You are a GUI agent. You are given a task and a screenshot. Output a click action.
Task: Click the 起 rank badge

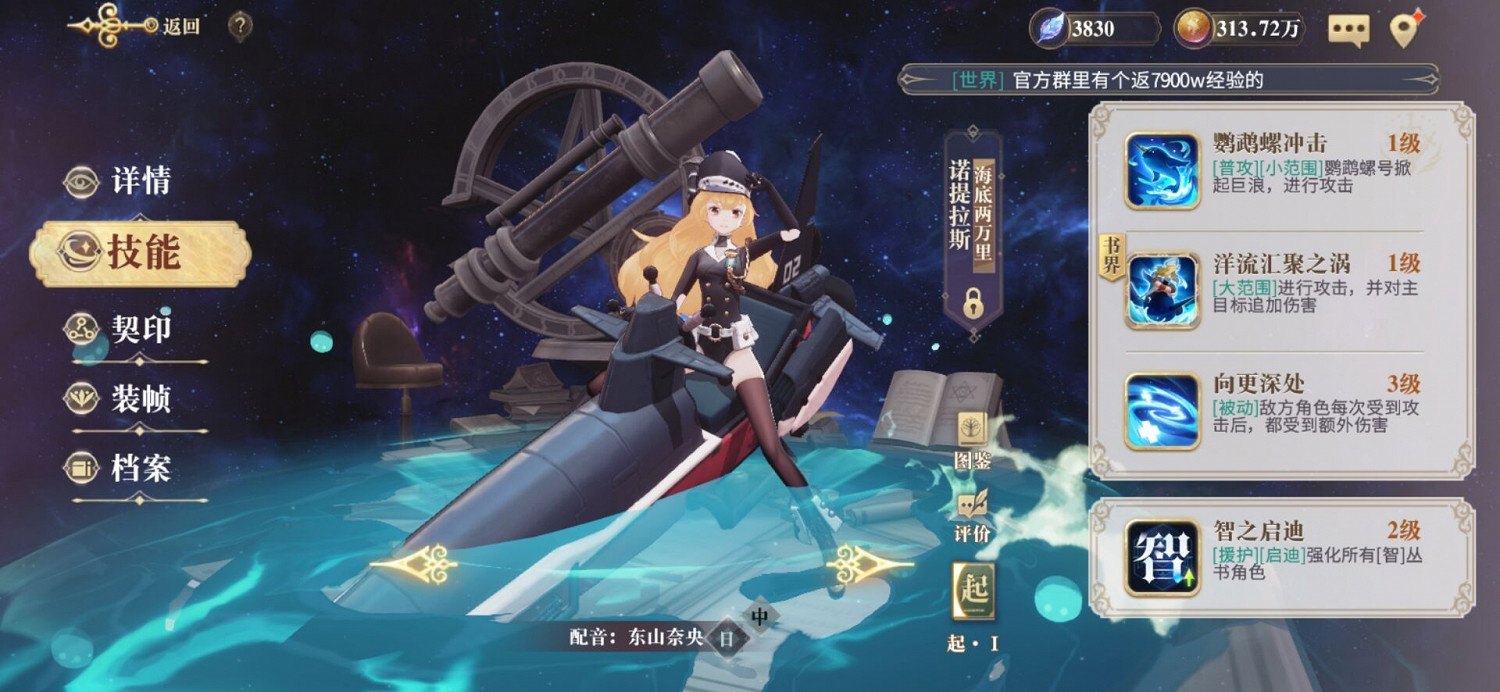pyautogui.click(x=973, y=590)
